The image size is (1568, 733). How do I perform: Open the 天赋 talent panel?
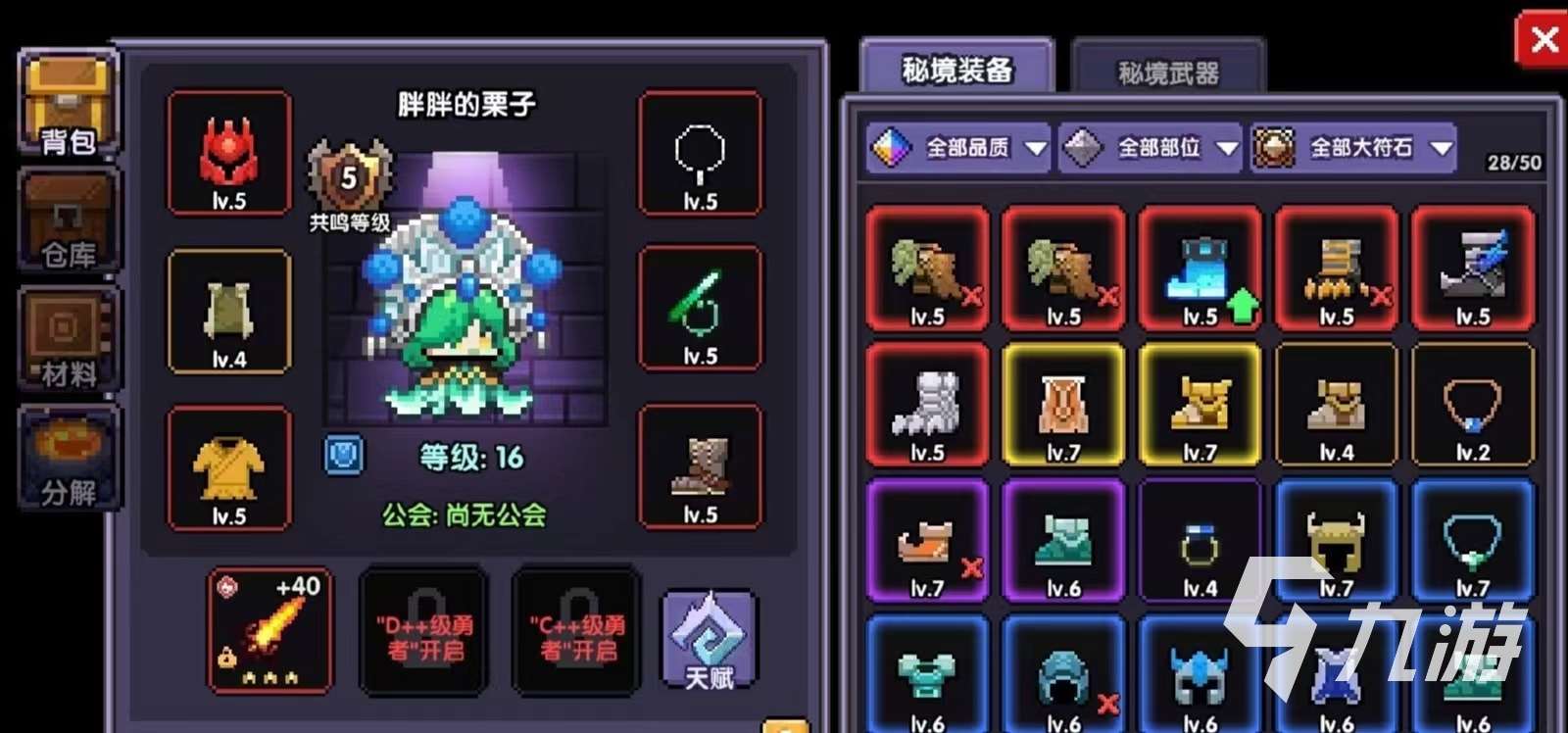coord(708,637)
